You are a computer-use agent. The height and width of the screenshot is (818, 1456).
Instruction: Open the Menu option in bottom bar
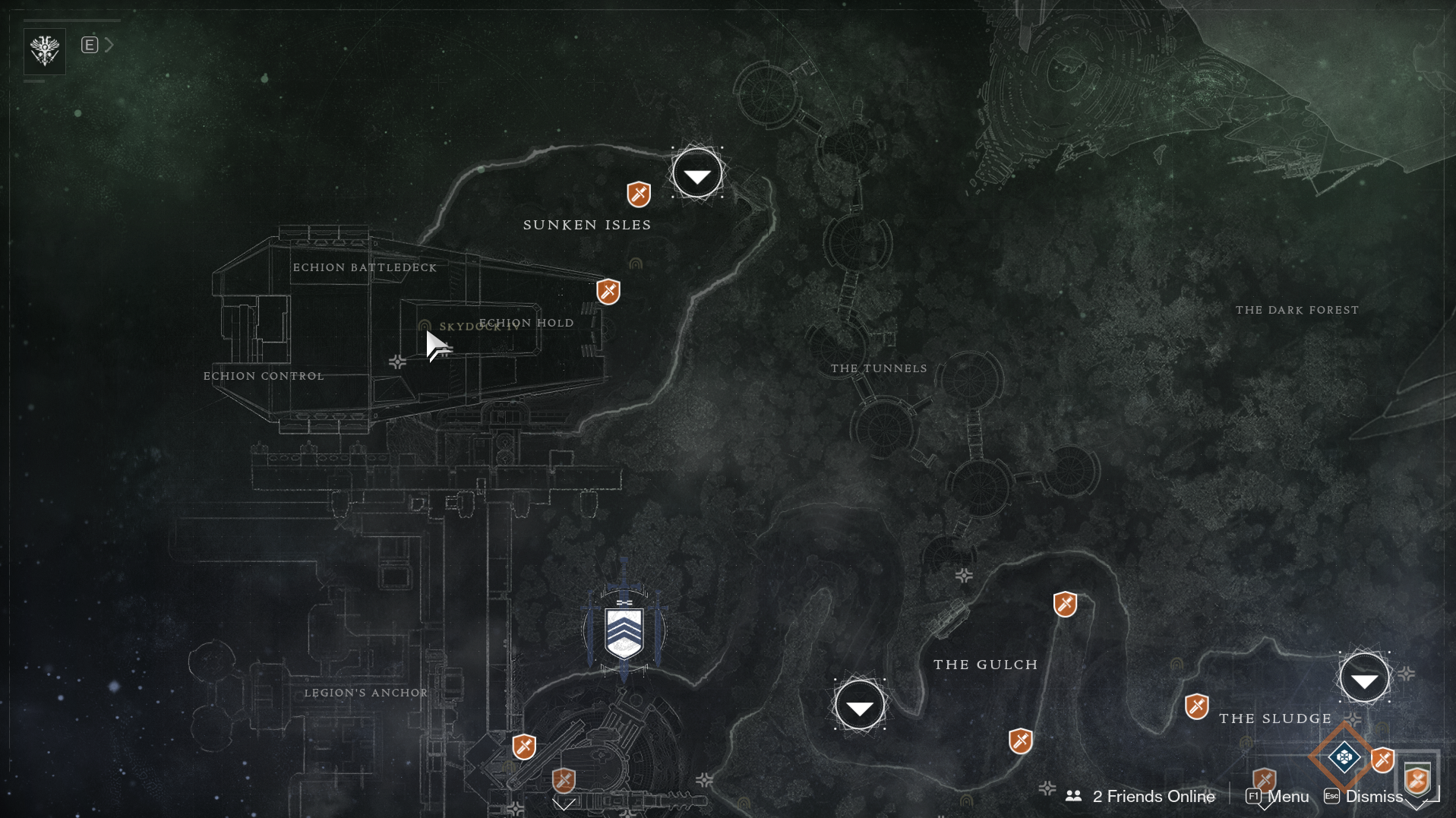[1278, 796]
